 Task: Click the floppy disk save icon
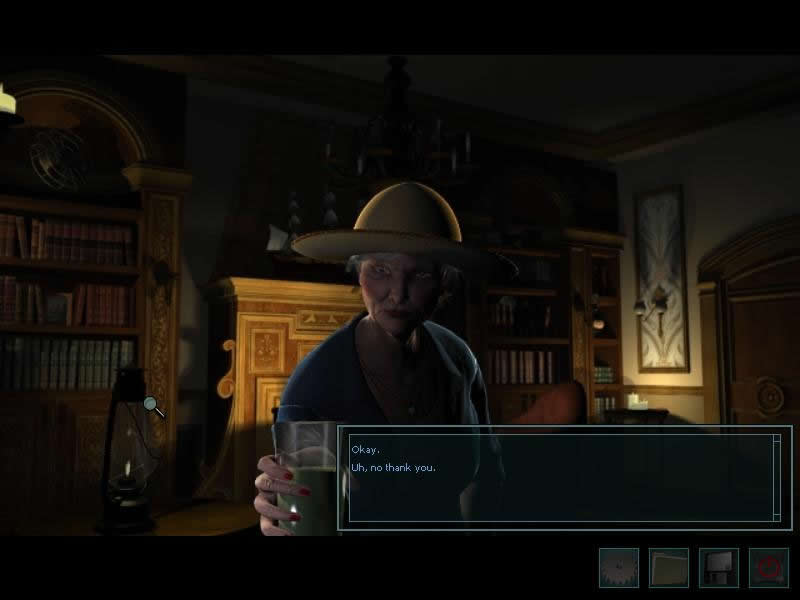pyautogui.click(x=718, y=568)
